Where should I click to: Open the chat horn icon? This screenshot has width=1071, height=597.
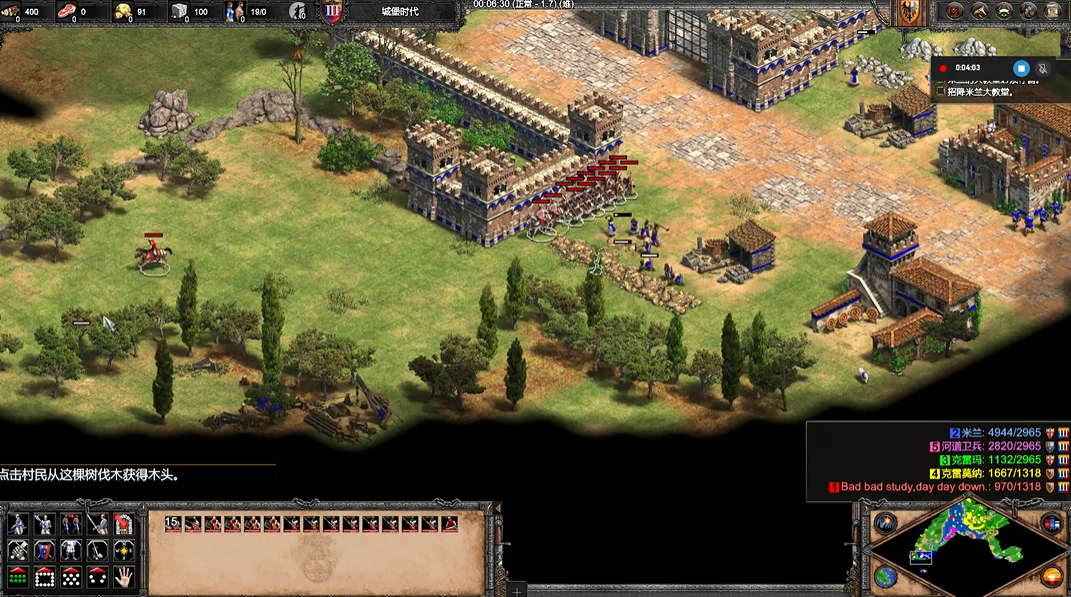tap(980, 11)
